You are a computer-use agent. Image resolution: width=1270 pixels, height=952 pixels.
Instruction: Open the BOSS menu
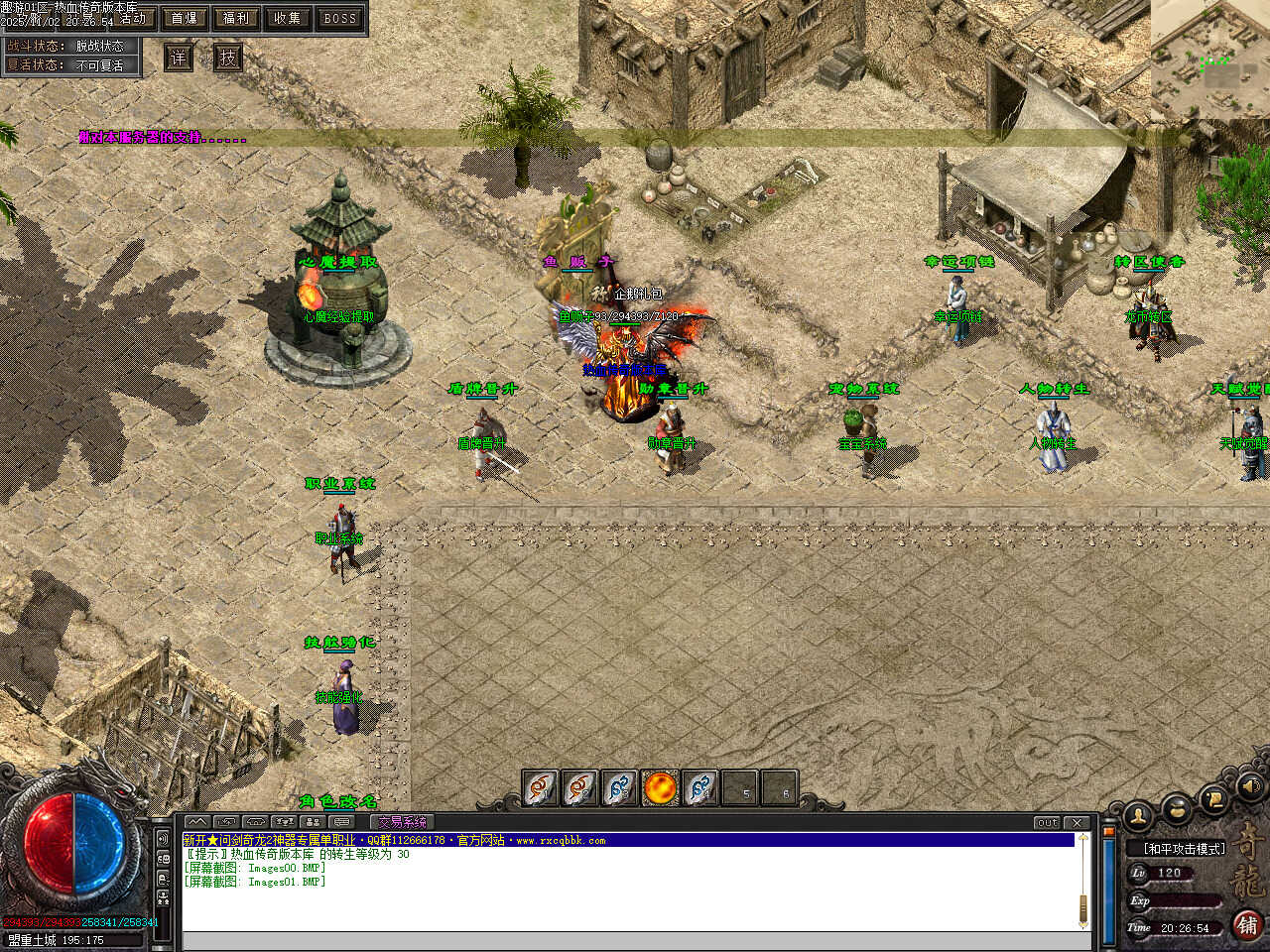click(340, 18)
